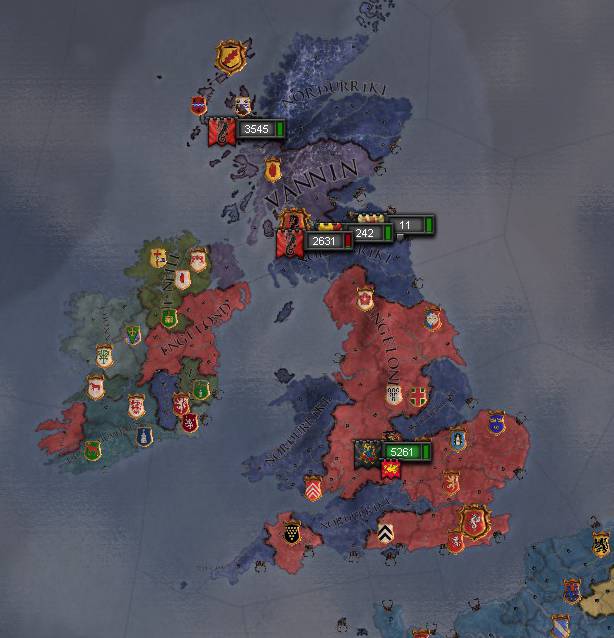614x638 pixels.
Task: Select the small 11-man army counter
Action: [410, 226]
